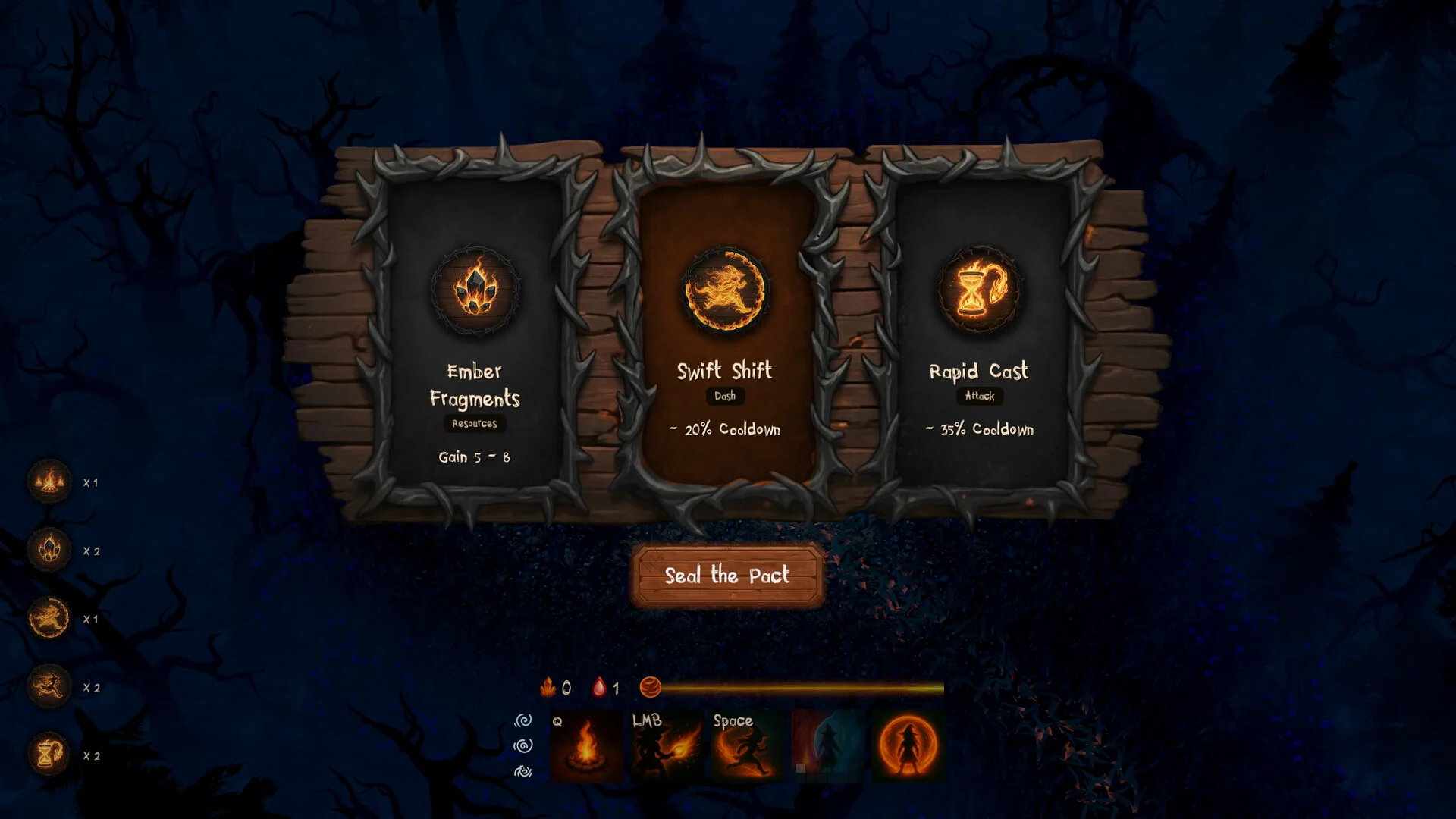This screenshot has width=1456, height=819.
Task: Click the campfire ability slot
Action: pos(586,746)
